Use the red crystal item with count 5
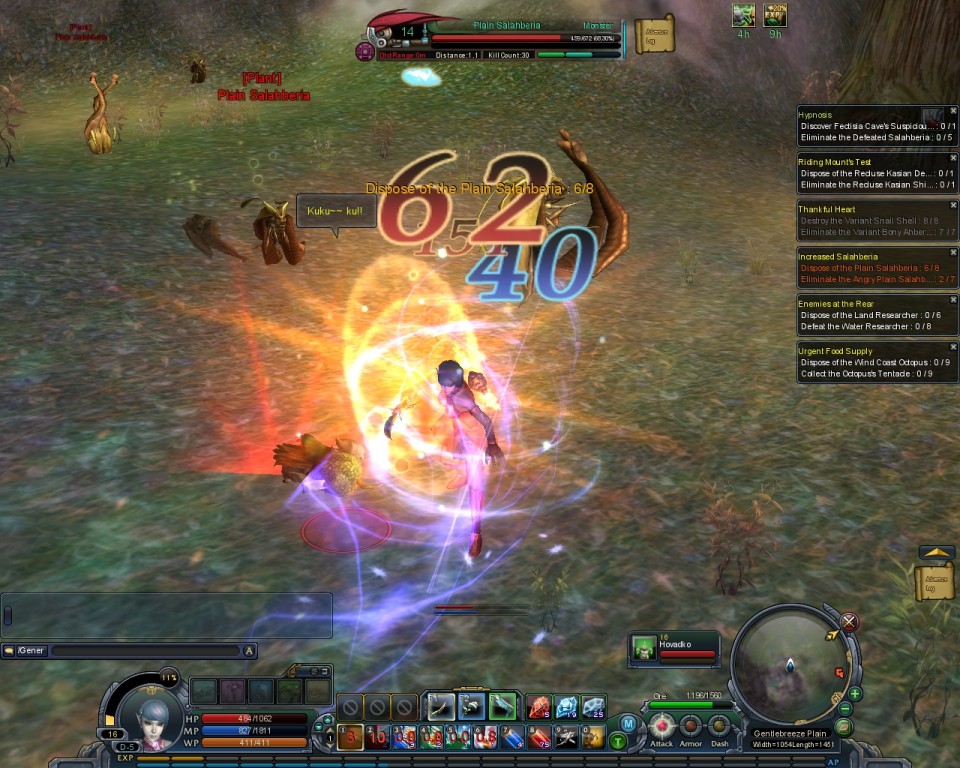The height and width of the screenshot is (768, 960). [539, 707]
